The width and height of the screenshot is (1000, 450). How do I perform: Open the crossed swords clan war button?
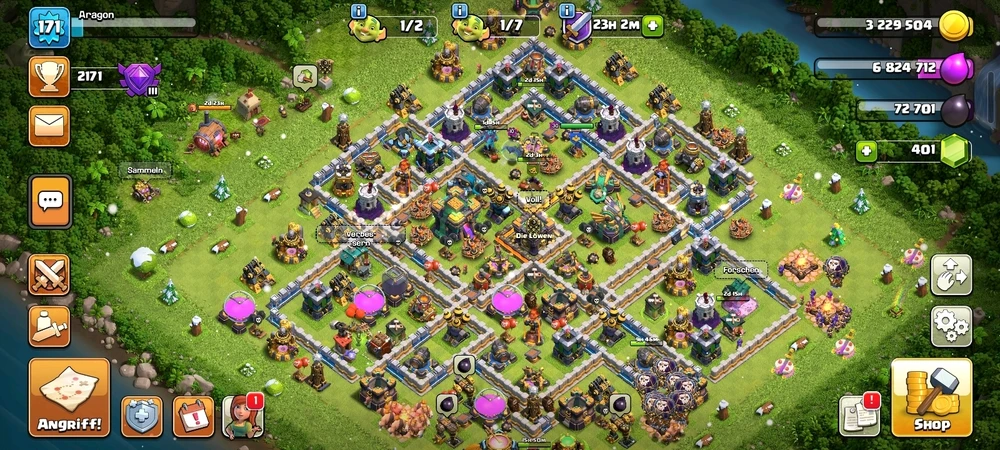(x=49, y=274)
